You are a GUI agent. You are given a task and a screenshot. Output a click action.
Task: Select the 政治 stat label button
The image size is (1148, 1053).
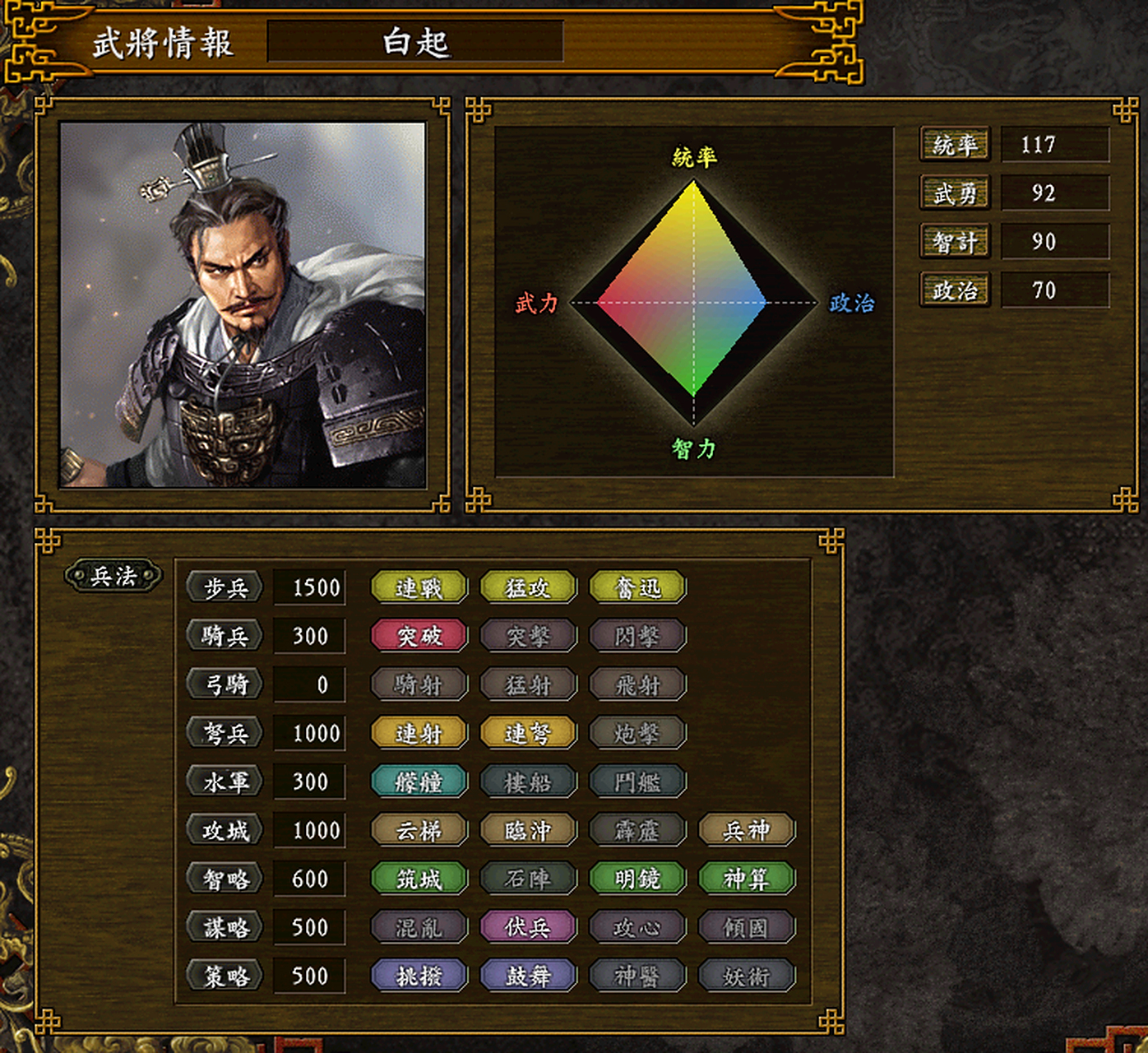tap(954, 290)
